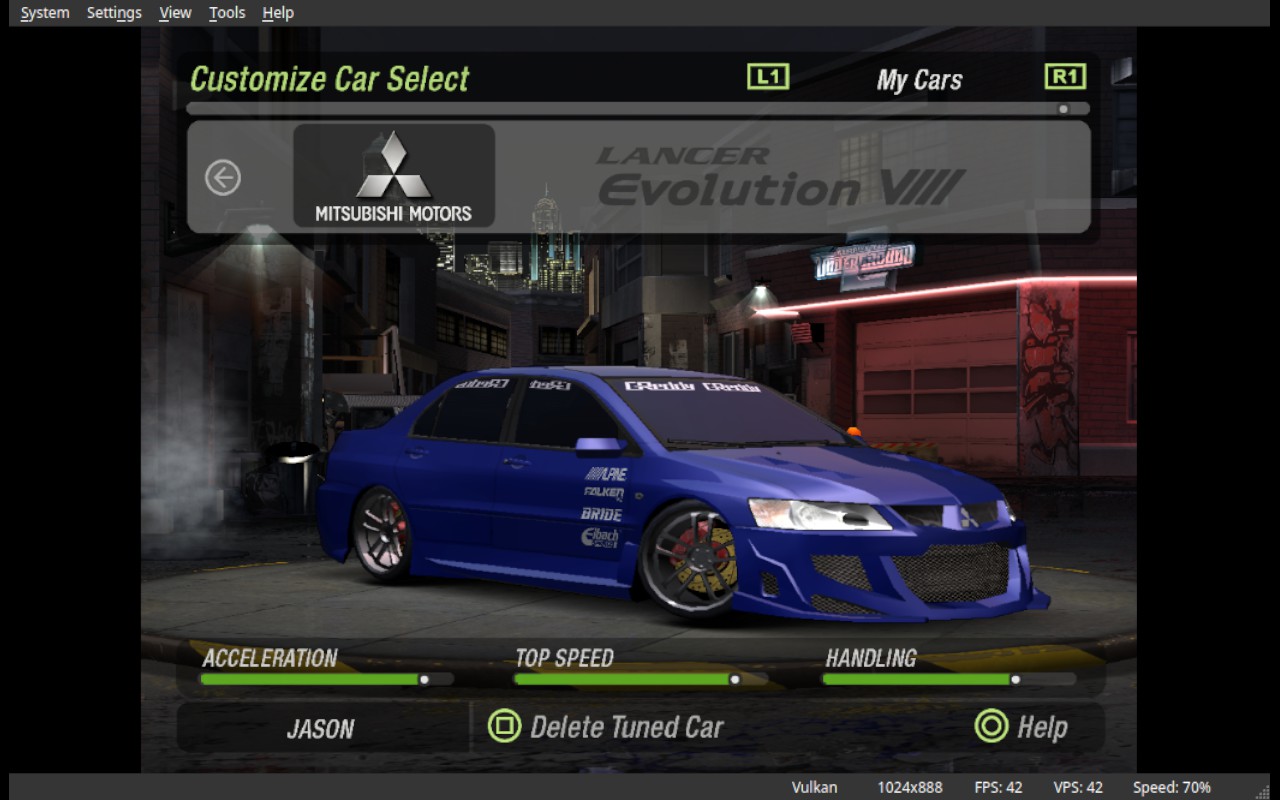Open the emulator Settings menu

pos(114,13)
